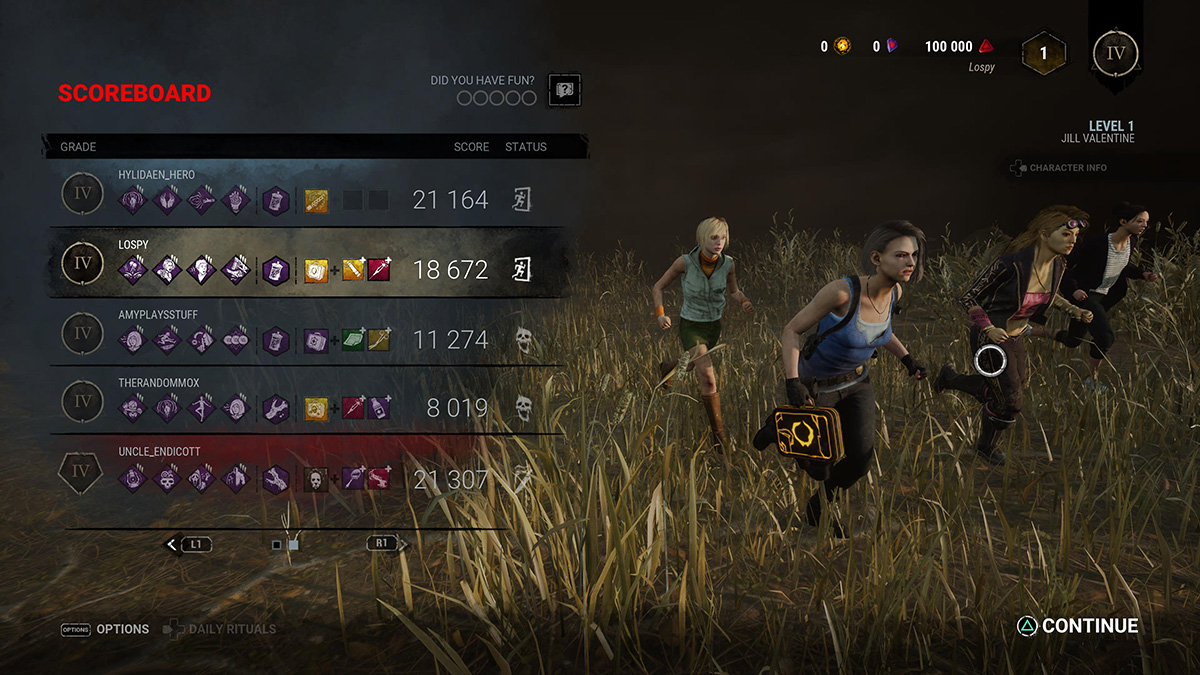Inspect UNCLE_ENDICOTT's white mask killer power icon
Image resolution: width=1200 pixels, height=675 pixels.
coord(316,479)
